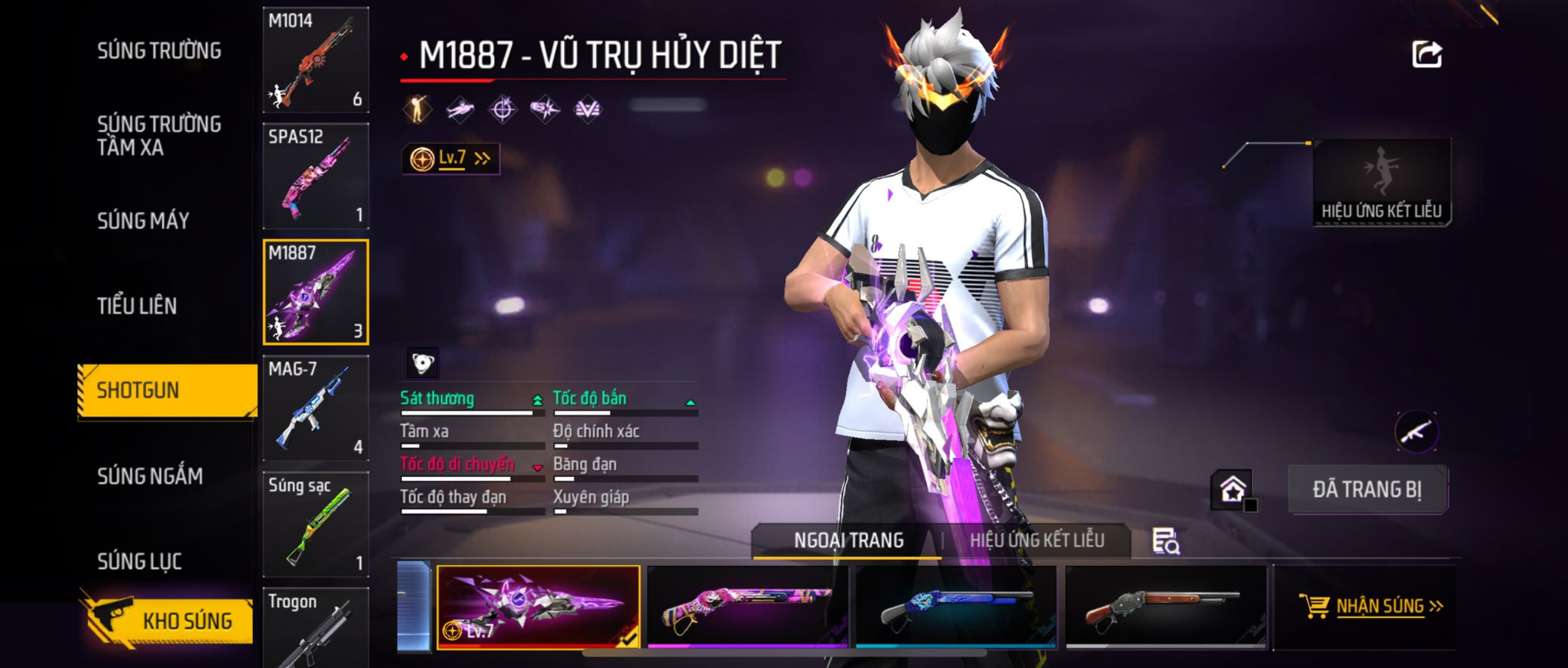Choose the default red-wood M1887 skin
Image resolution: width=1568 pixels, height=668 pixels.
point(1165,607)
